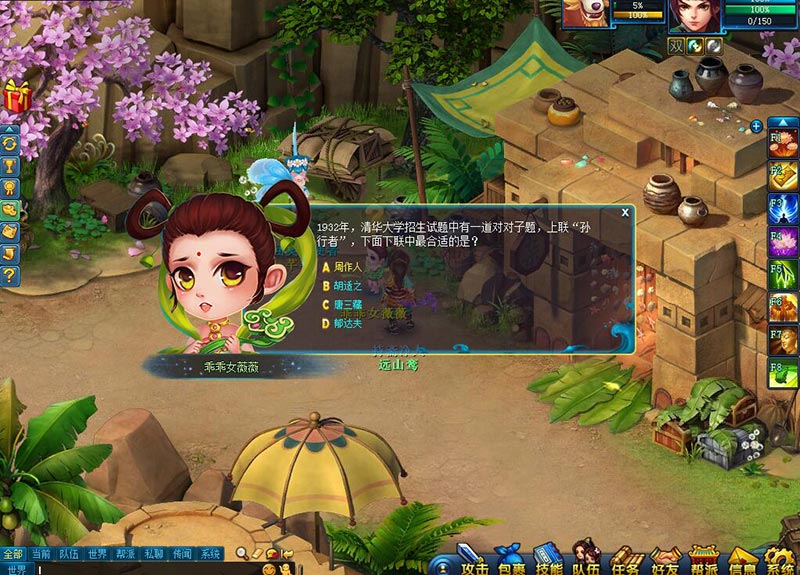Screen dimensions: 800x575
Task: Toggle the 双 buff icon
Action: click(677, 45)
